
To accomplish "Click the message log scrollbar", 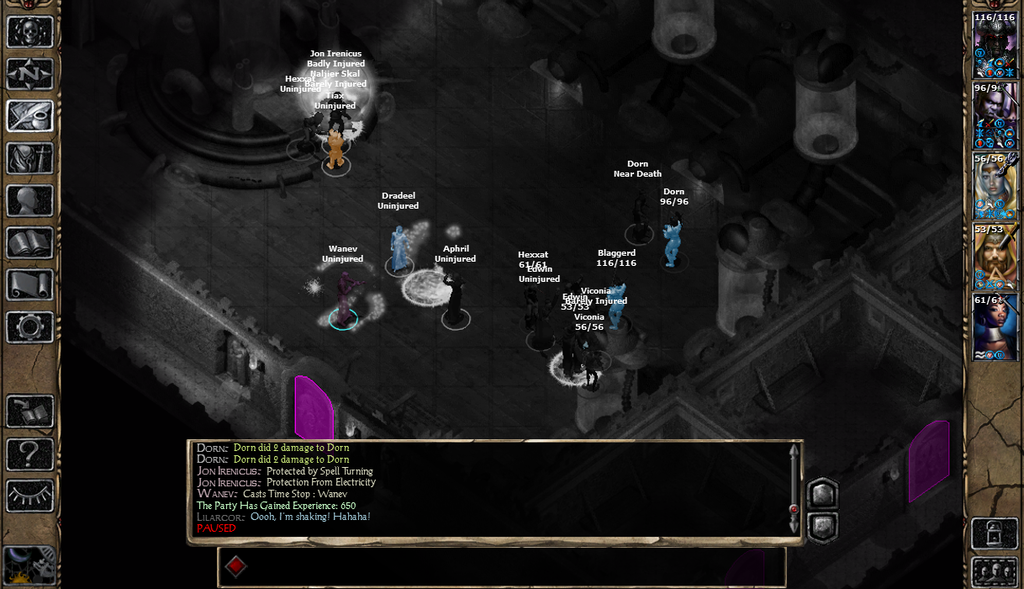I will click(x=794, y=490).
